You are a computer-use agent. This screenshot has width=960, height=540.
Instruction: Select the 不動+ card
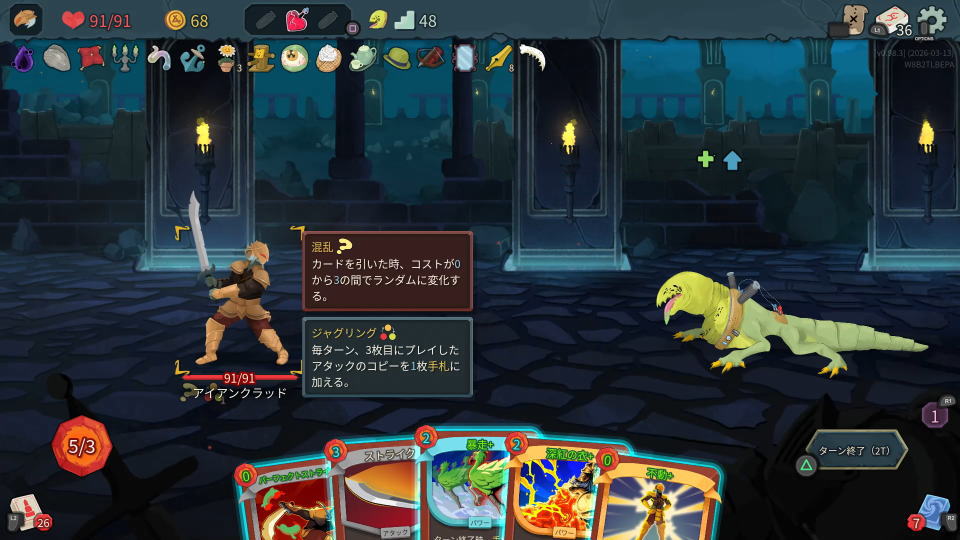pos(660,505)
